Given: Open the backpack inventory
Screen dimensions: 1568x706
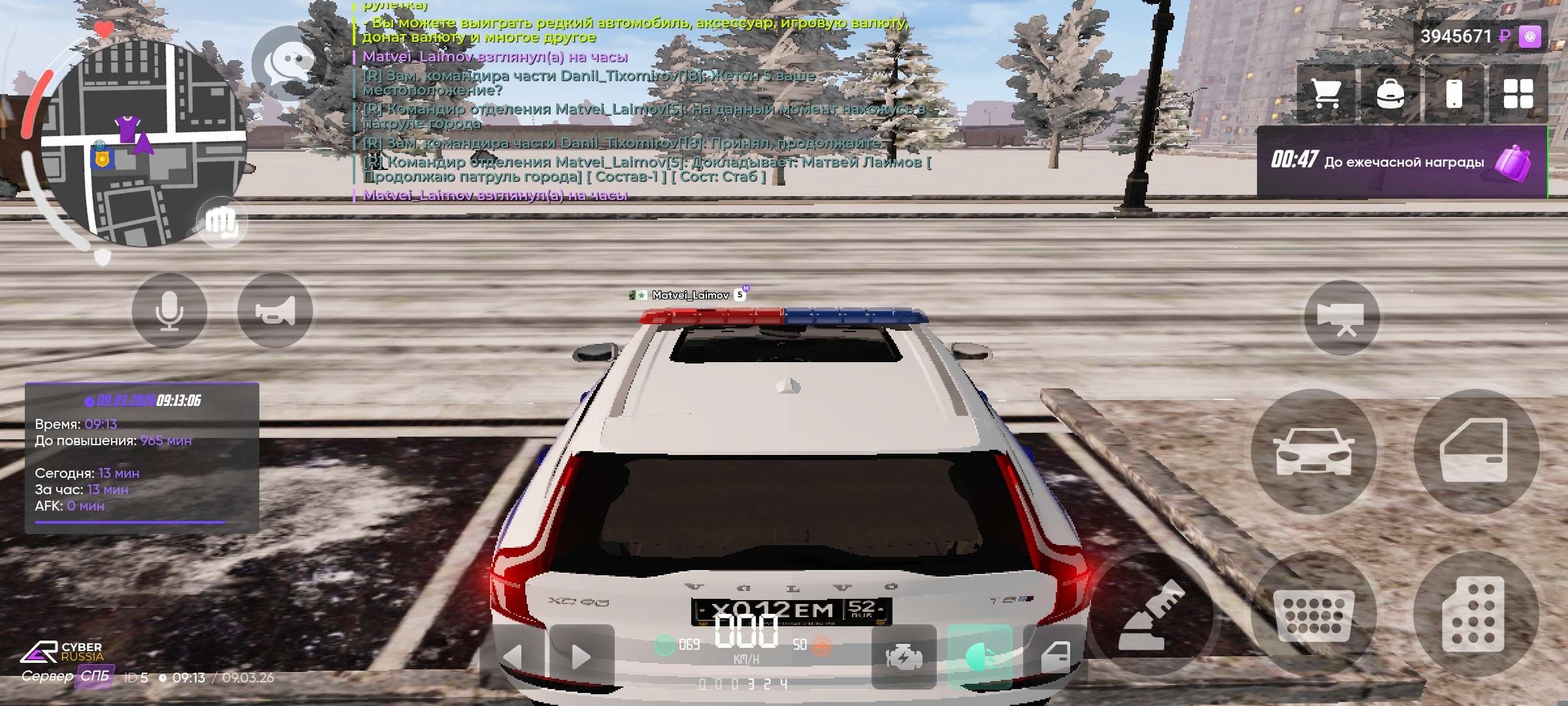Looking at the screenshot, I should [1392, 93].
